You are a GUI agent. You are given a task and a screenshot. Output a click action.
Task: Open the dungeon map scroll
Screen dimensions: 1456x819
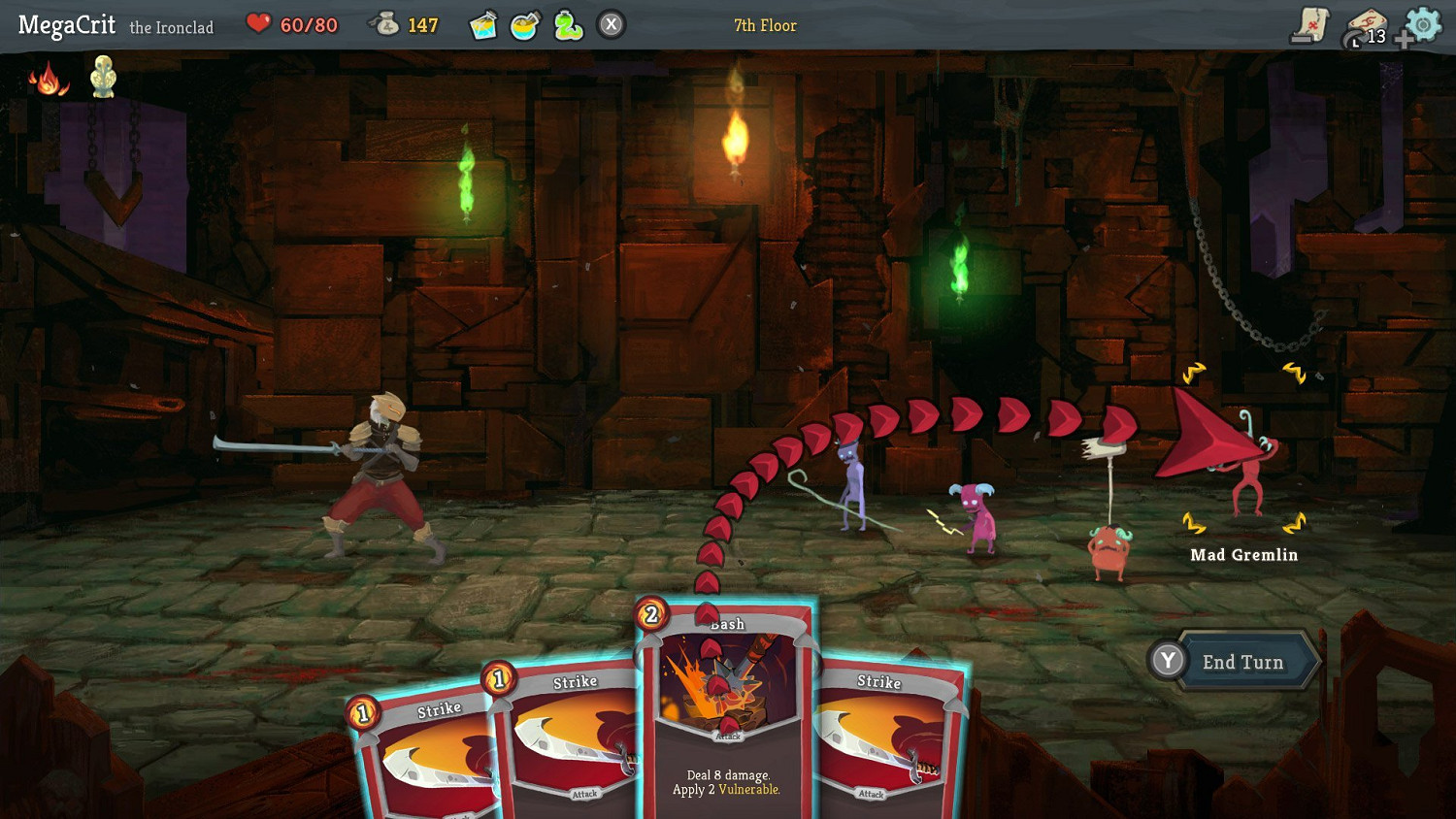pos(1309,25)
